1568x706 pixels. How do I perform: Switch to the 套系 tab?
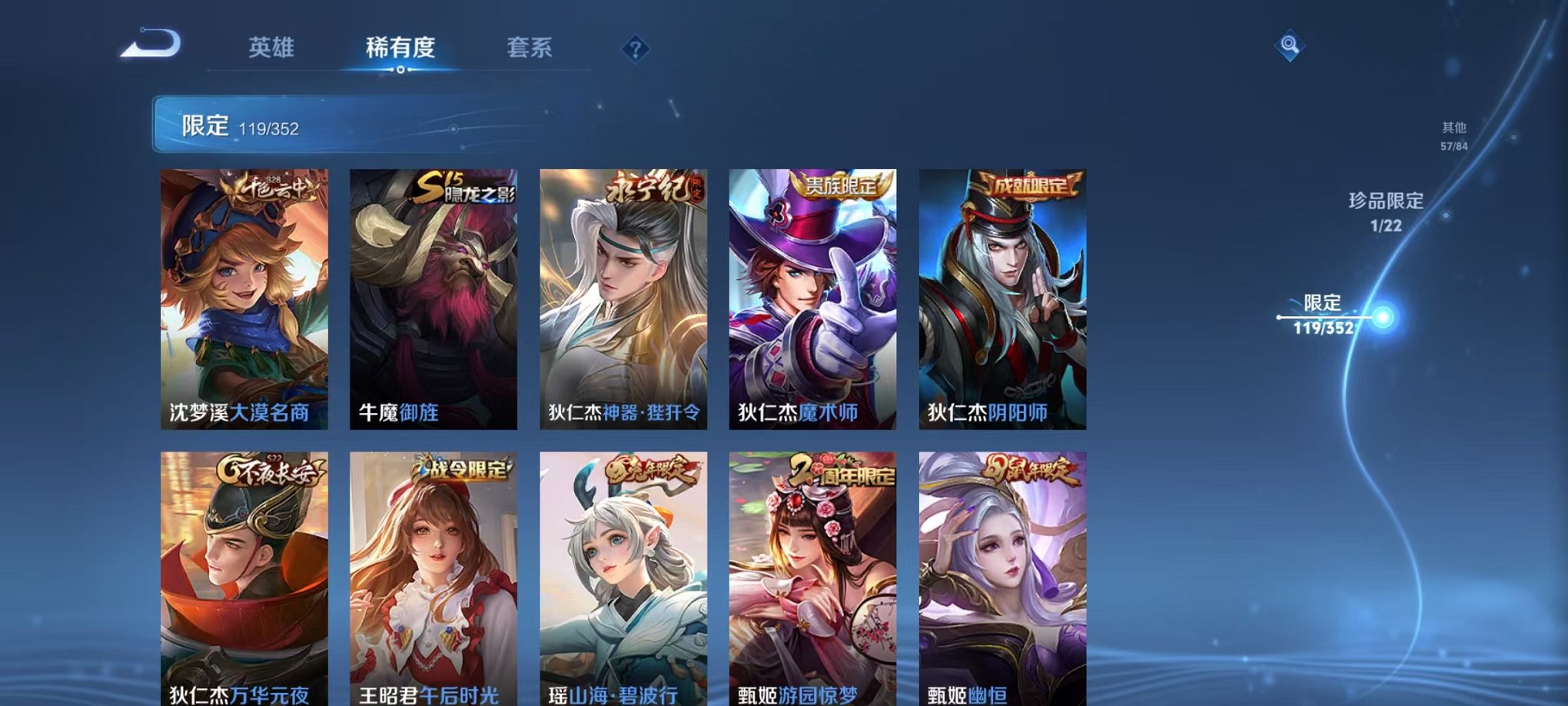(x=536, y=48)
